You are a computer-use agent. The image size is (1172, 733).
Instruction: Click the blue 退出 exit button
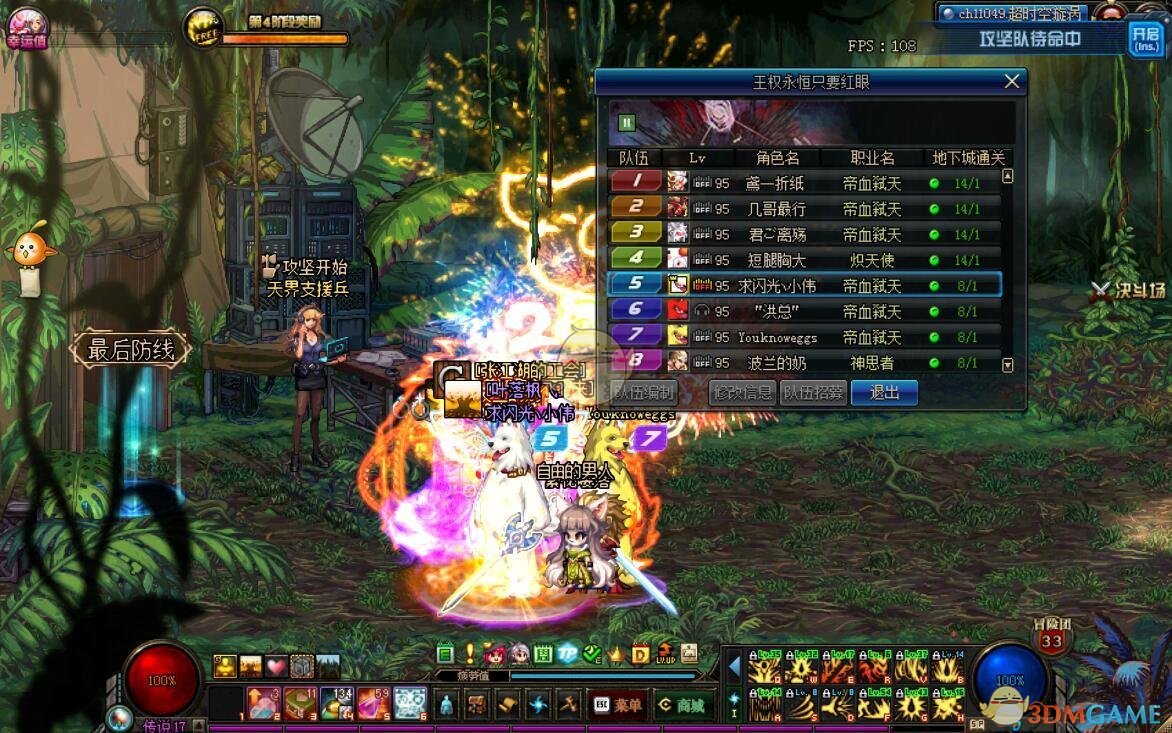(884, 393)
